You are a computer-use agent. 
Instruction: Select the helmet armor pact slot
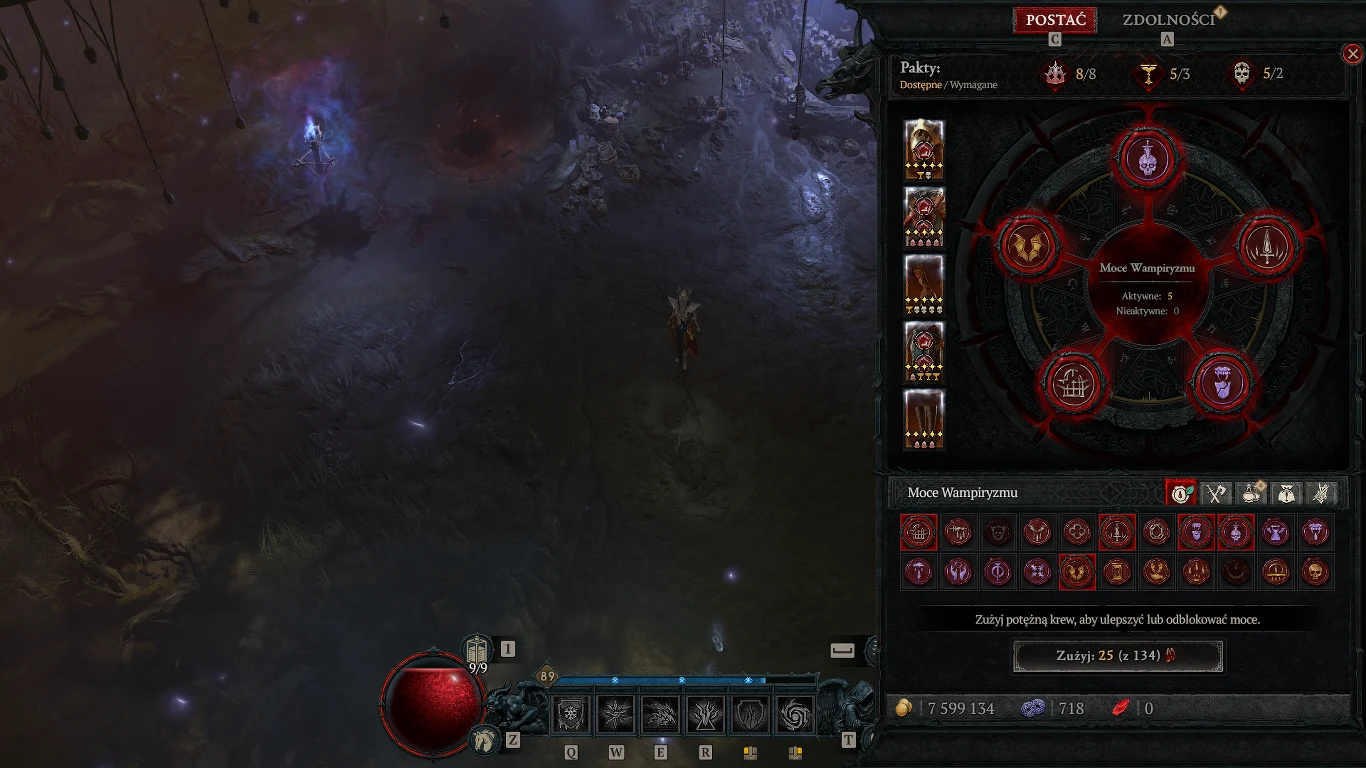click(x=924, y=150)
